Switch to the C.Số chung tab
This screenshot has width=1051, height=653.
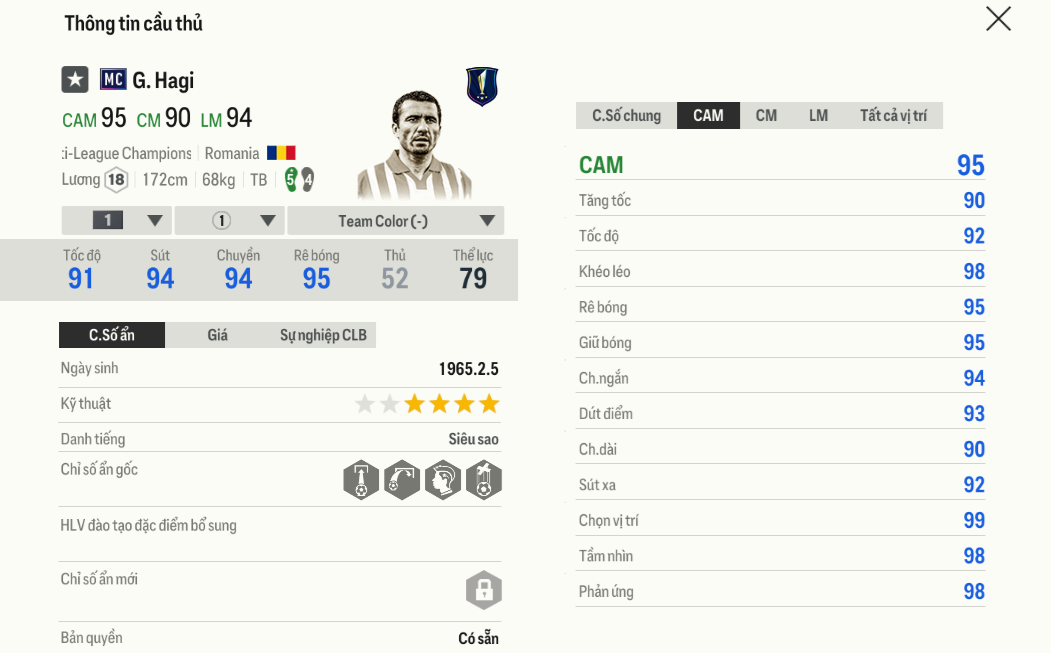[626, 116]
